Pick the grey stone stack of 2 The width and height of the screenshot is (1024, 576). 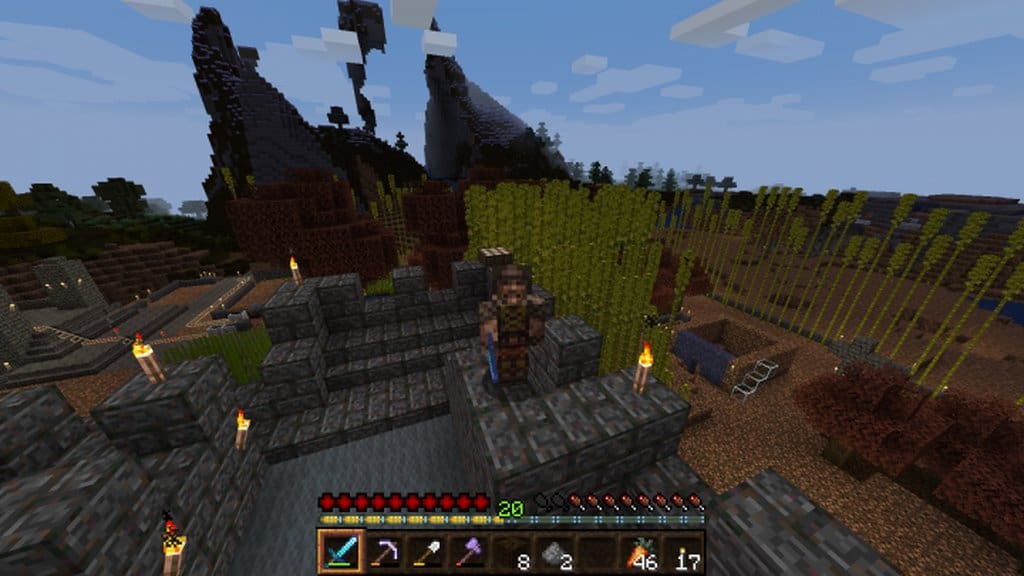[x=554, y=551]
